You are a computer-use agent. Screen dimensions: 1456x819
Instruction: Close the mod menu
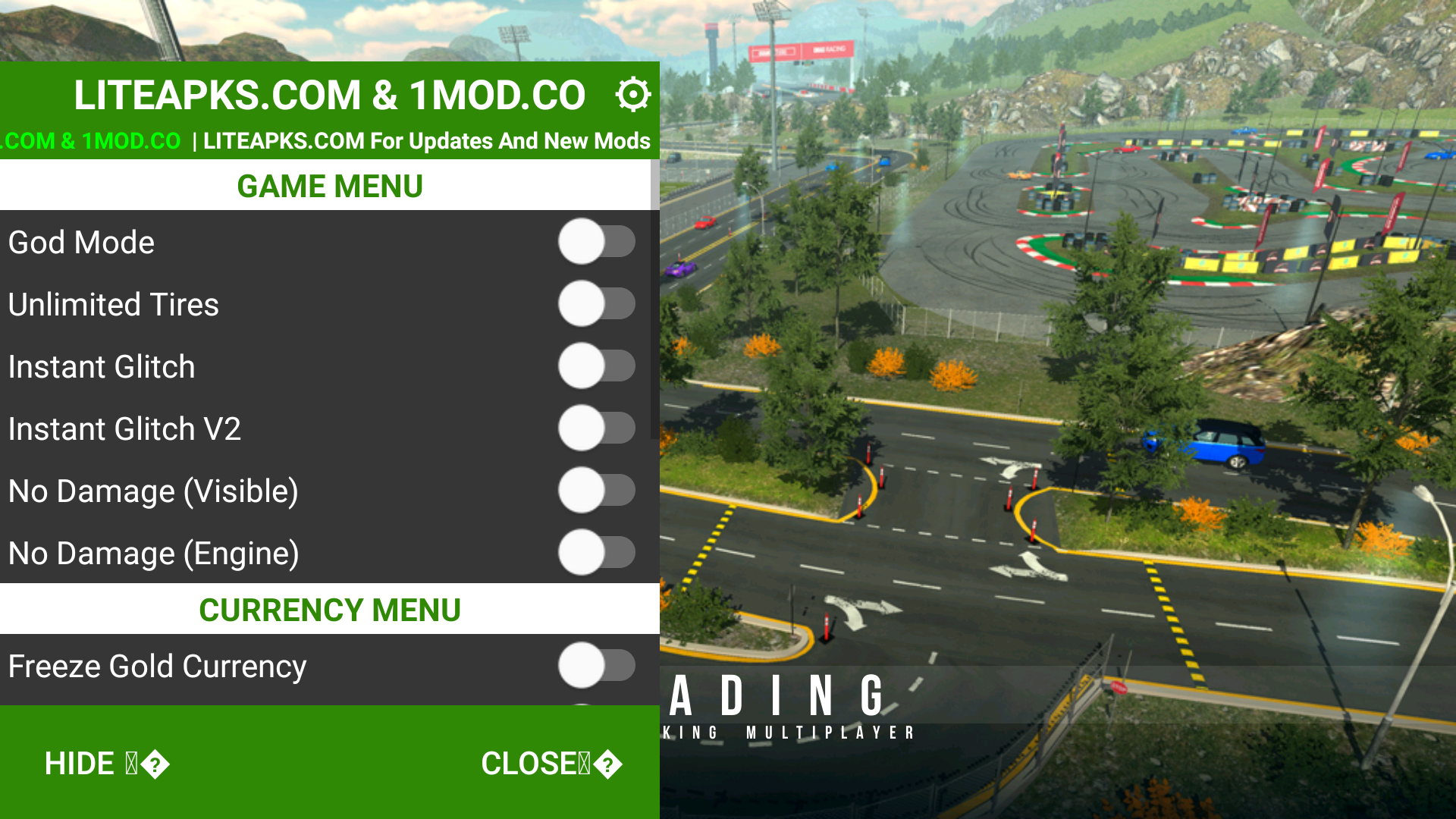point(551,764)
